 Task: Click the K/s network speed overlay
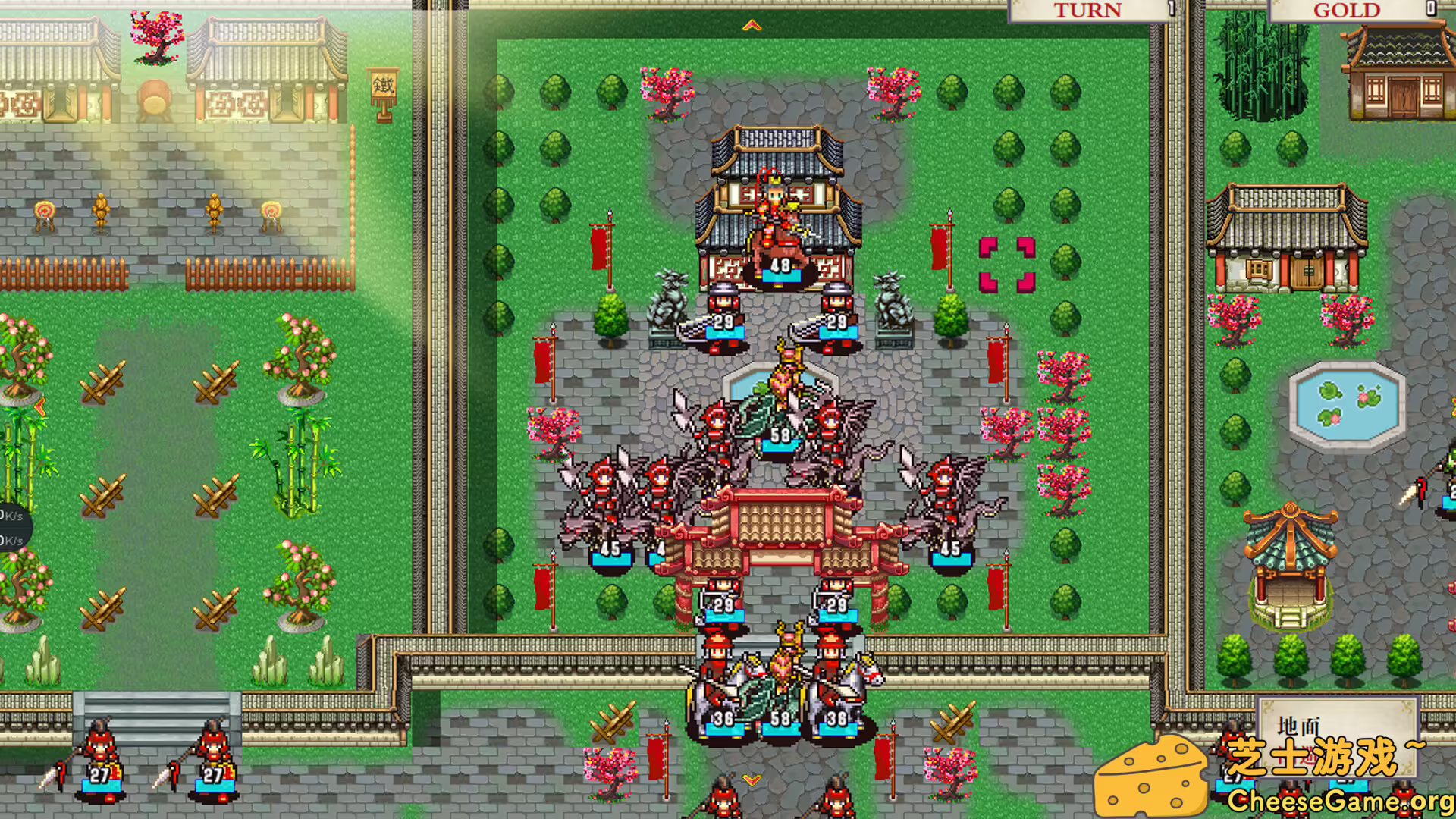(x=11, y=523)
